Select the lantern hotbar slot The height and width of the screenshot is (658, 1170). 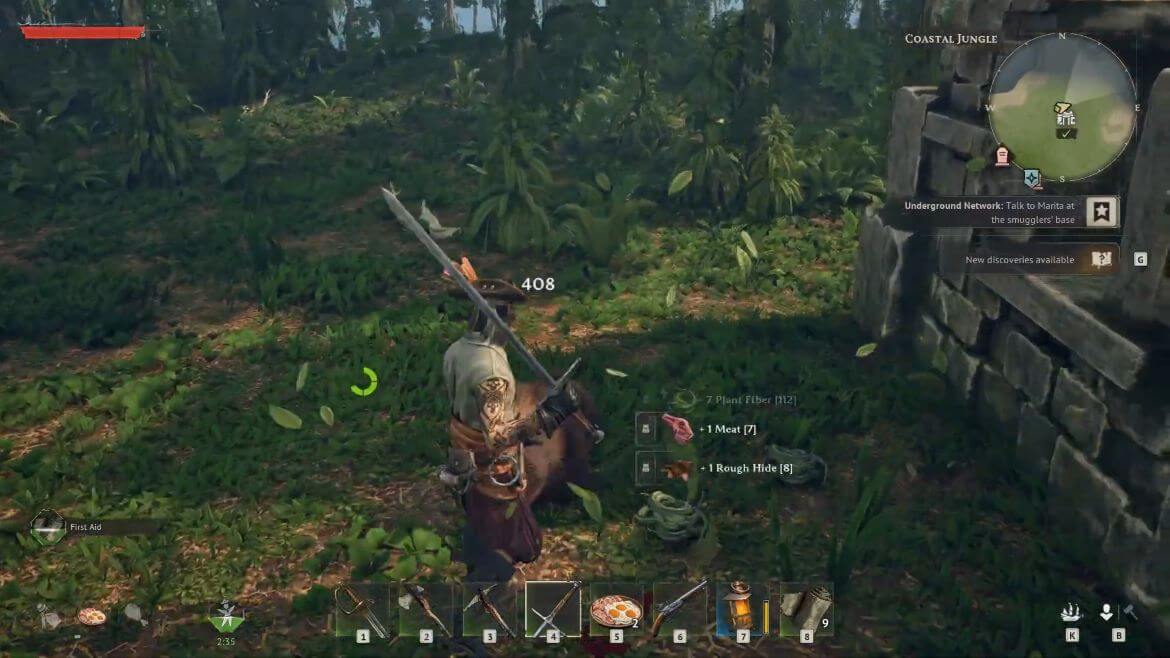[x=742, y=609]
